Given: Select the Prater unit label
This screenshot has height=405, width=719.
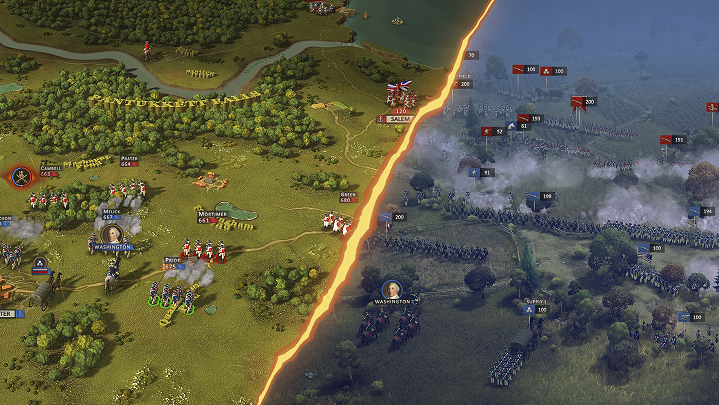Looking at the screenshot, I should click(128, 159).
